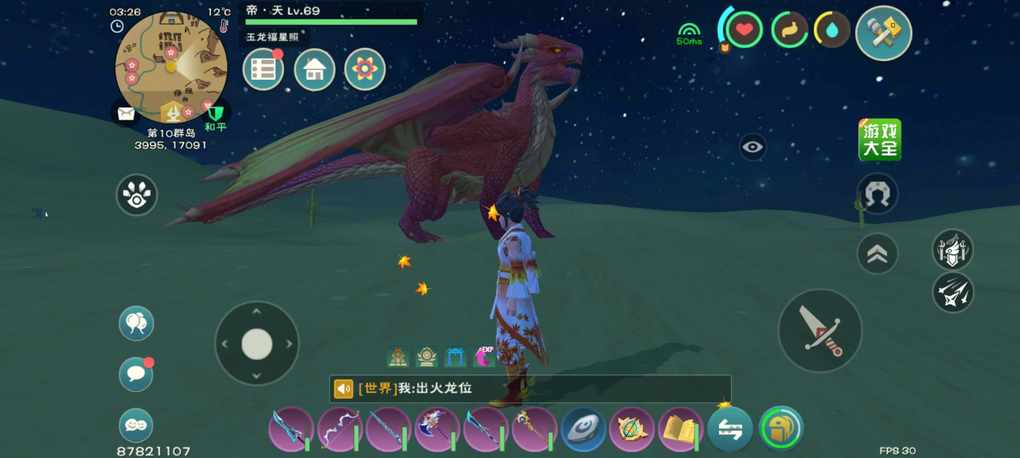Viewport: 1020px width, 458px height.
Task: Attack with the sword button
Action: tap(820, 330)
